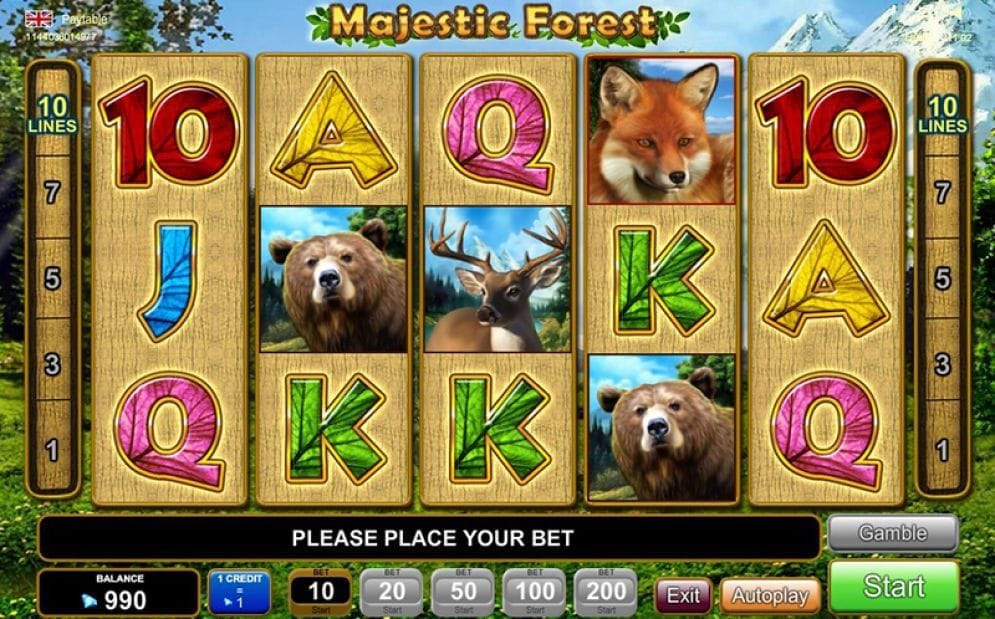
Task: Set the bet to 100
Action: tap(534, 592)
